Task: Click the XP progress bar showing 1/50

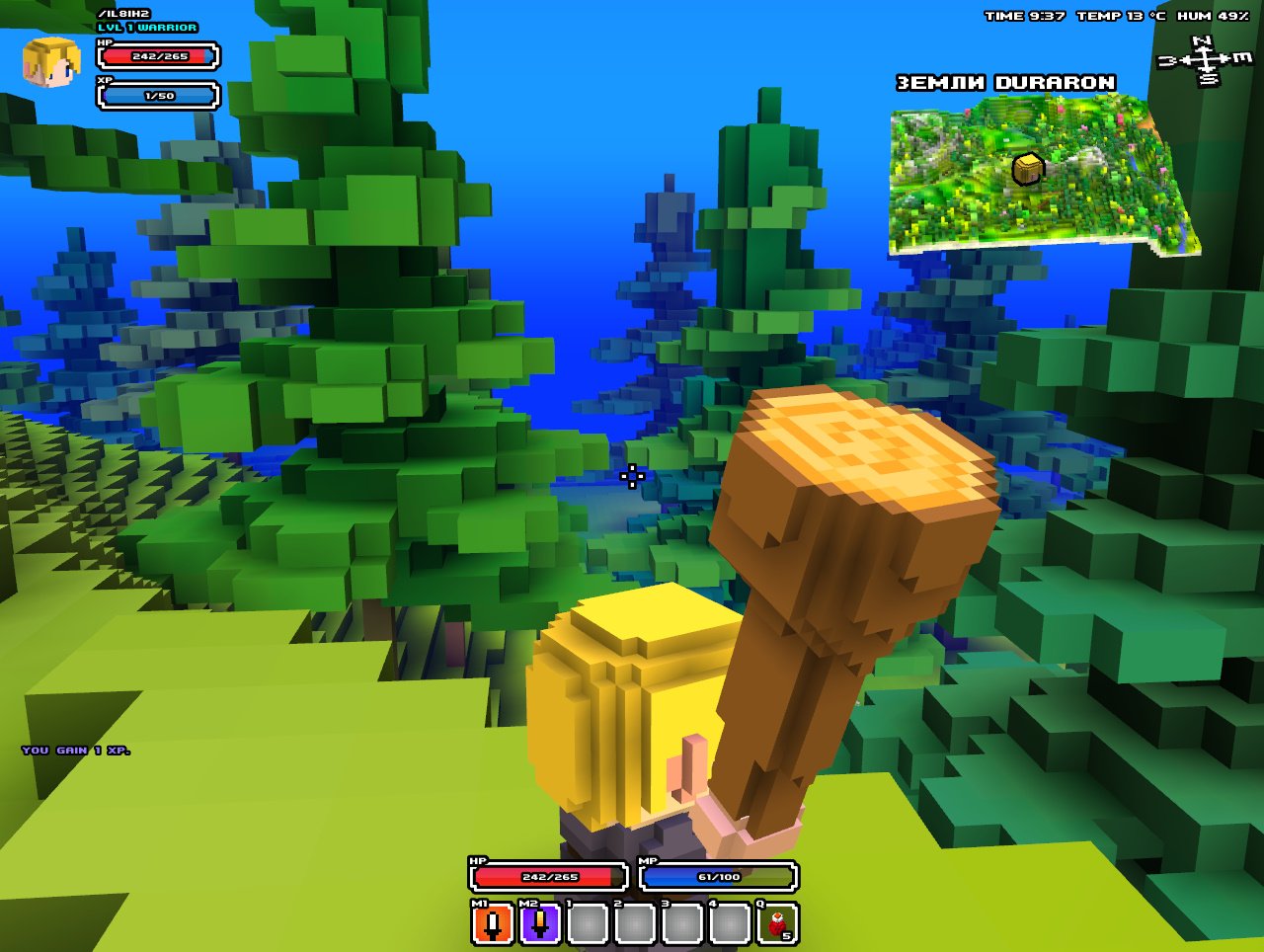Action: (156, 98)
